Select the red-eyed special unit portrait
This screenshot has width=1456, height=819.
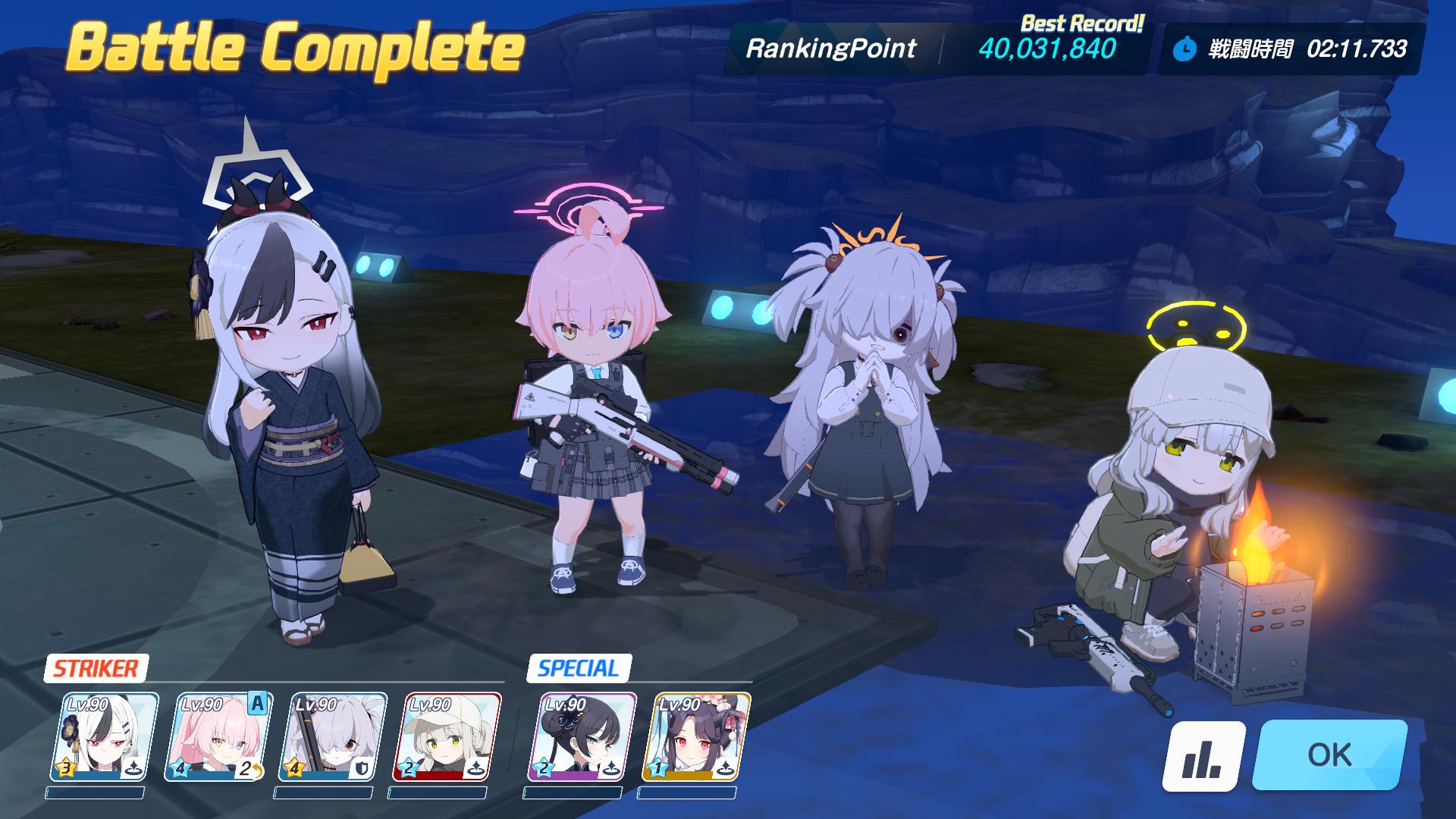coord(696,736)
